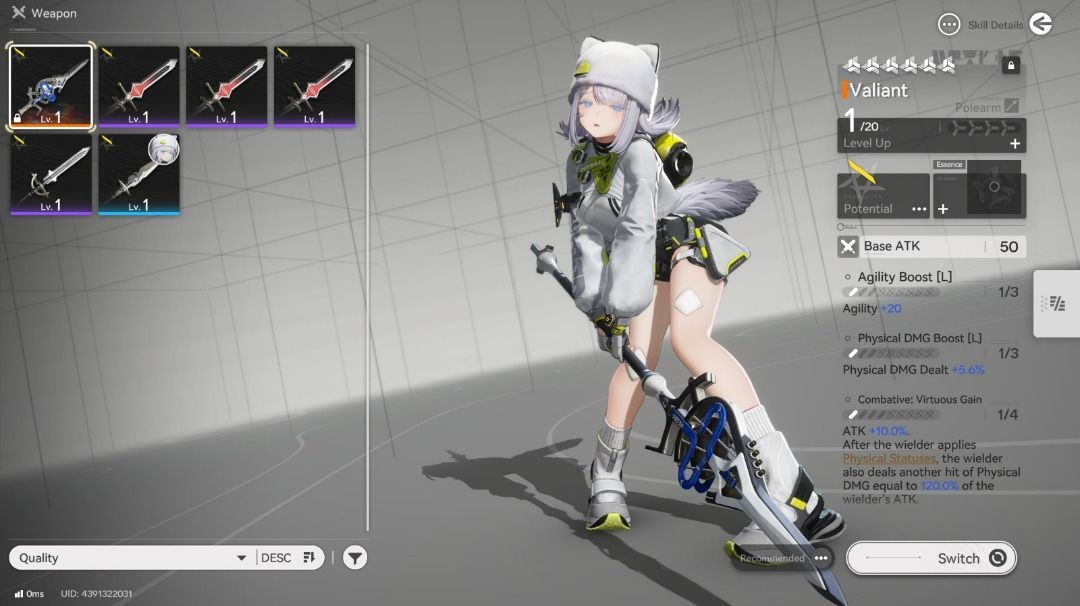Expand the side panel tab on right edge
Image resolution: width=1080 pixels, height=606 pixels.
click(1056, 303)
